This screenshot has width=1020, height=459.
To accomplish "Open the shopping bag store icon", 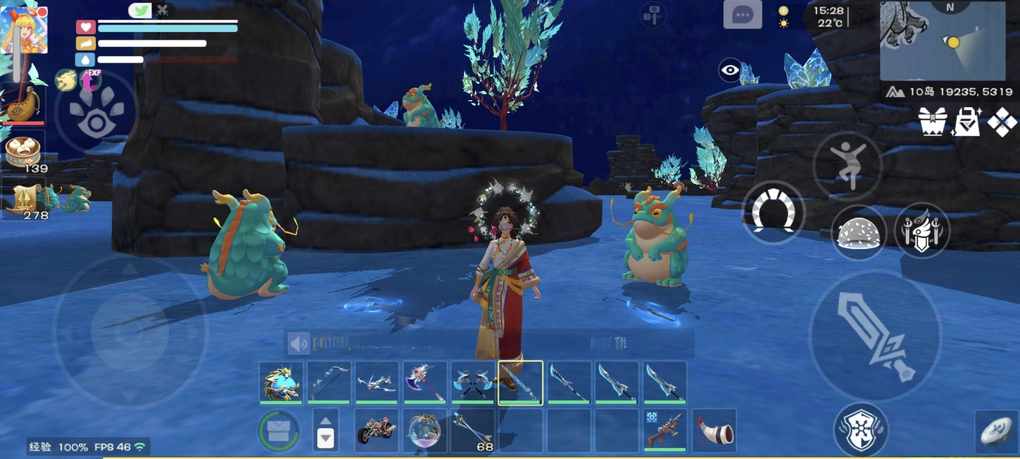I will 968,122.
